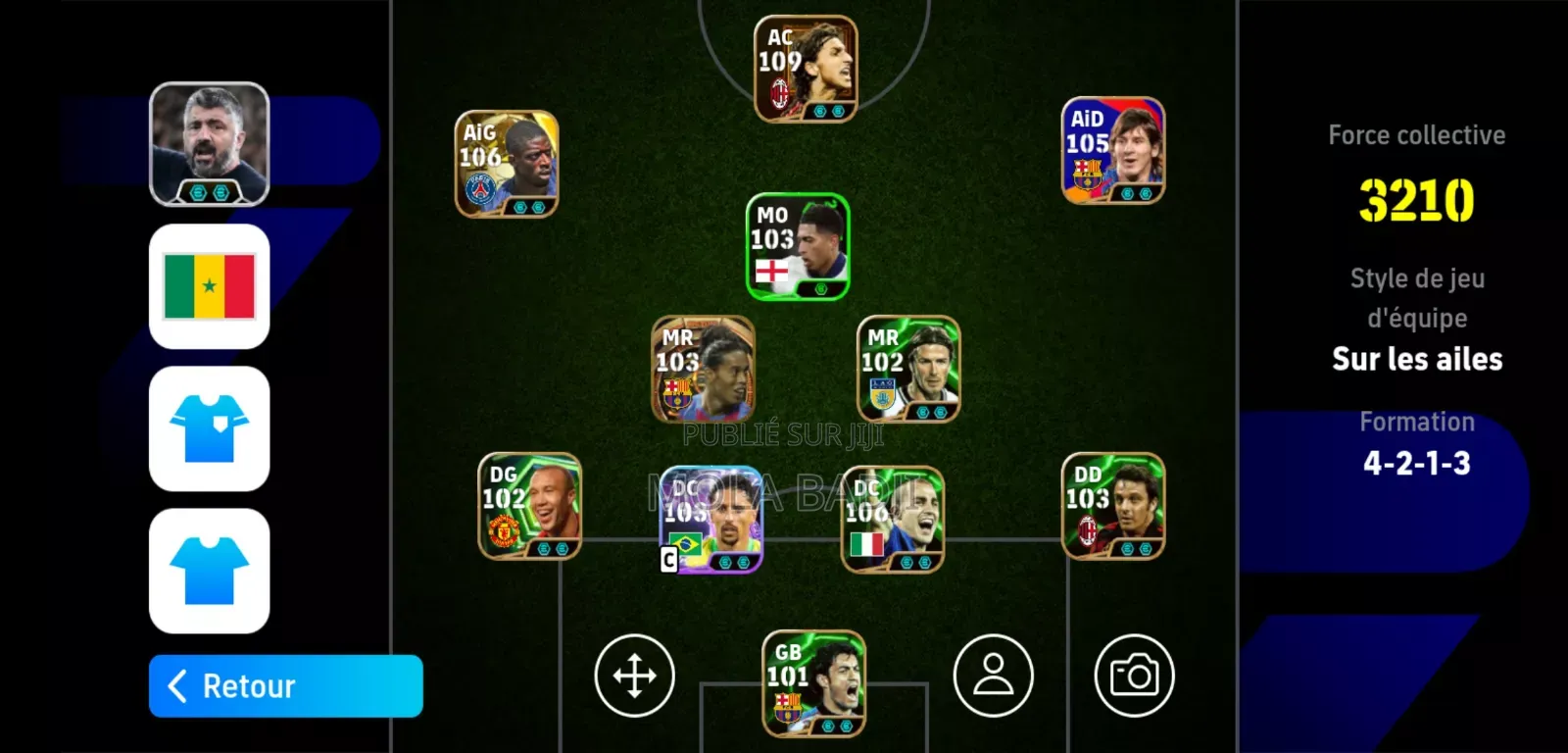
Task: Open the move player tool
Action: coord(635,677)
